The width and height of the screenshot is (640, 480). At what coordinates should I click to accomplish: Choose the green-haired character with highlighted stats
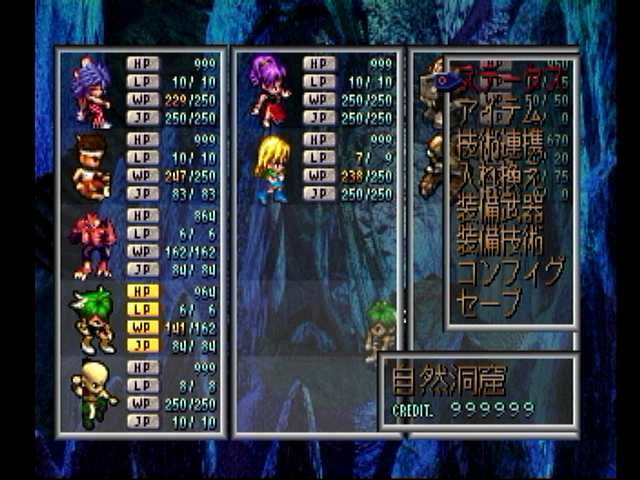[92, 319]
